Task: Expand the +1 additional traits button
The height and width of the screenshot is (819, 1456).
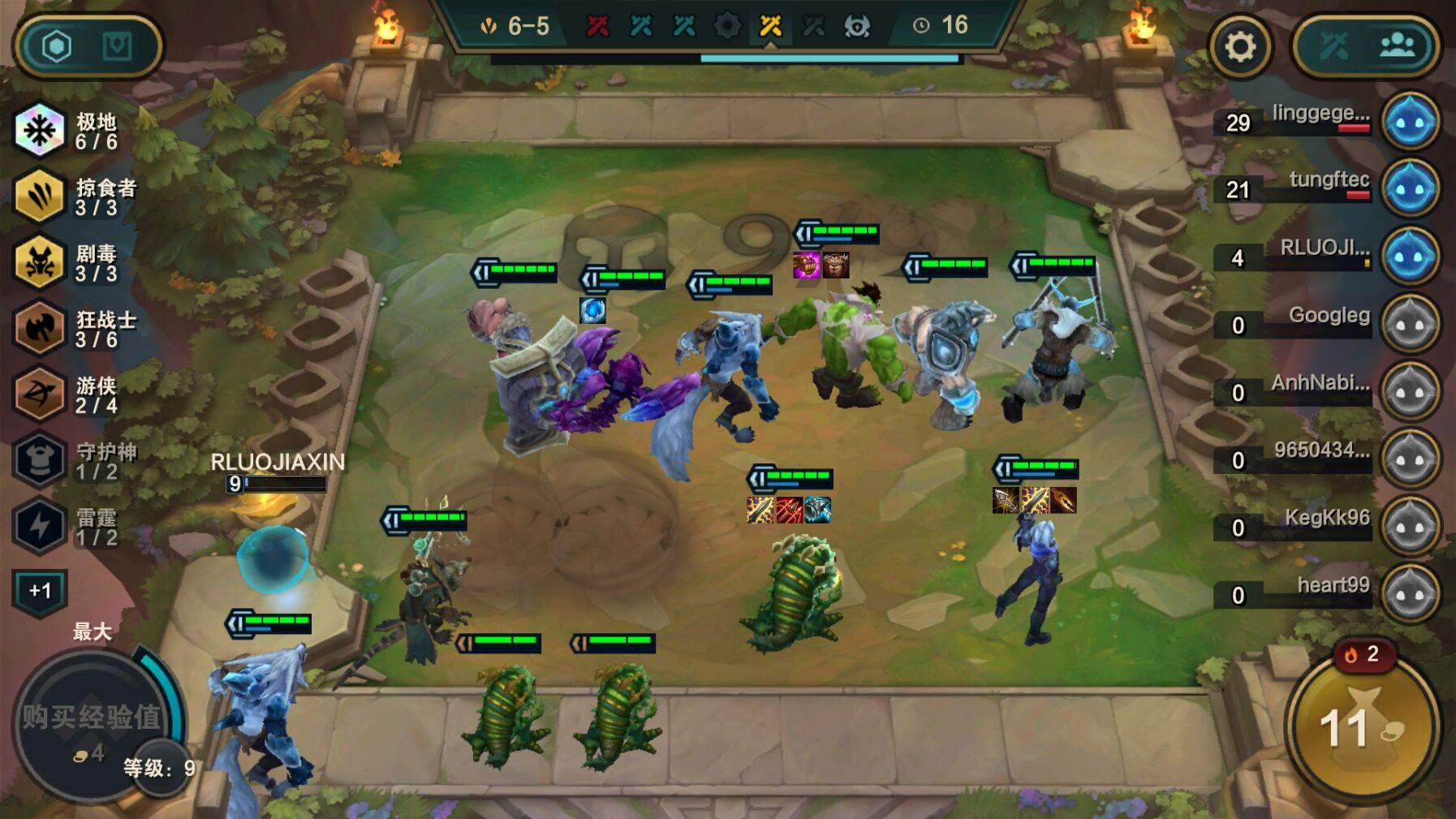Action: tap(40, 591)
